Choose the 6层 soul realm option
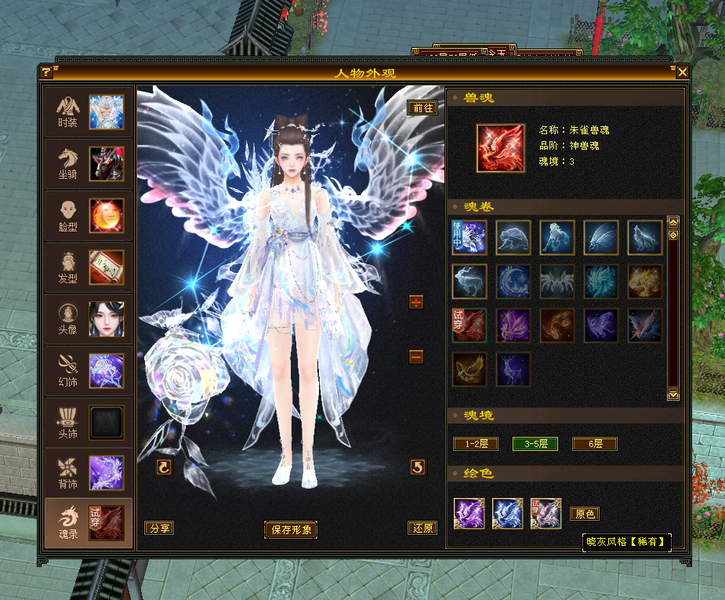The height and width of the screenshot is (600, 725). 594,444
